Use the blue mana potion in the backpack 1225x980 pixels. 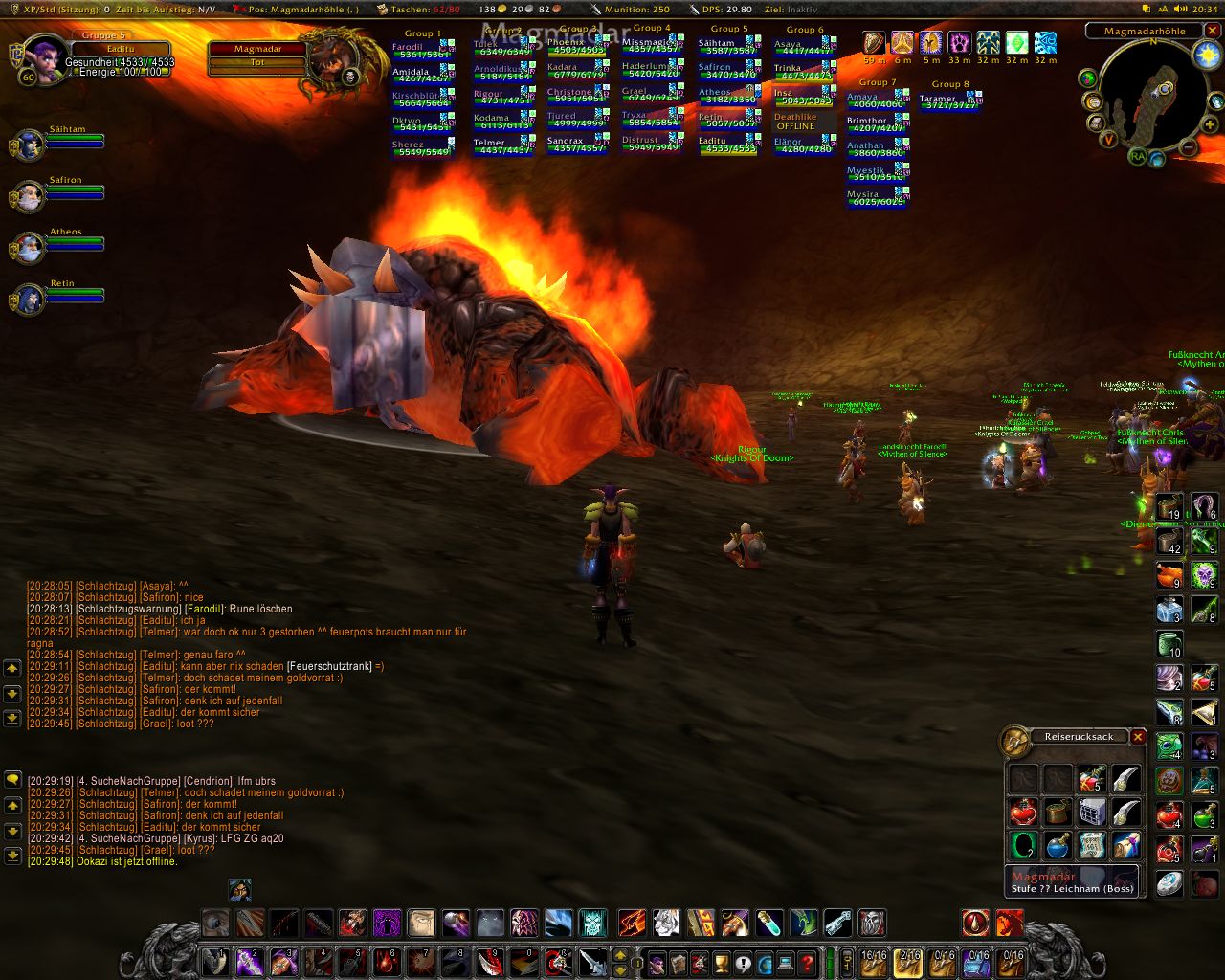(x=1058, y=846)
